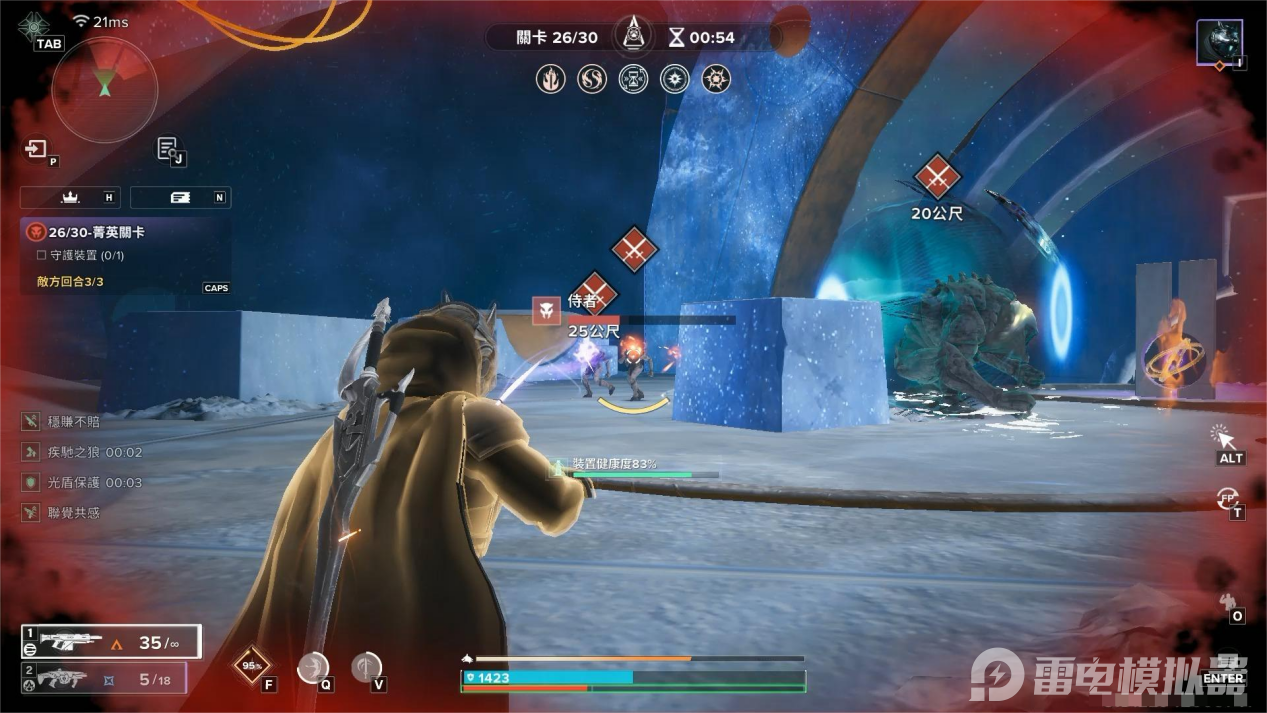The height and width of the screenshot is (713, 1267).
Task: Select the exit door icon
Action: point(37,150)
